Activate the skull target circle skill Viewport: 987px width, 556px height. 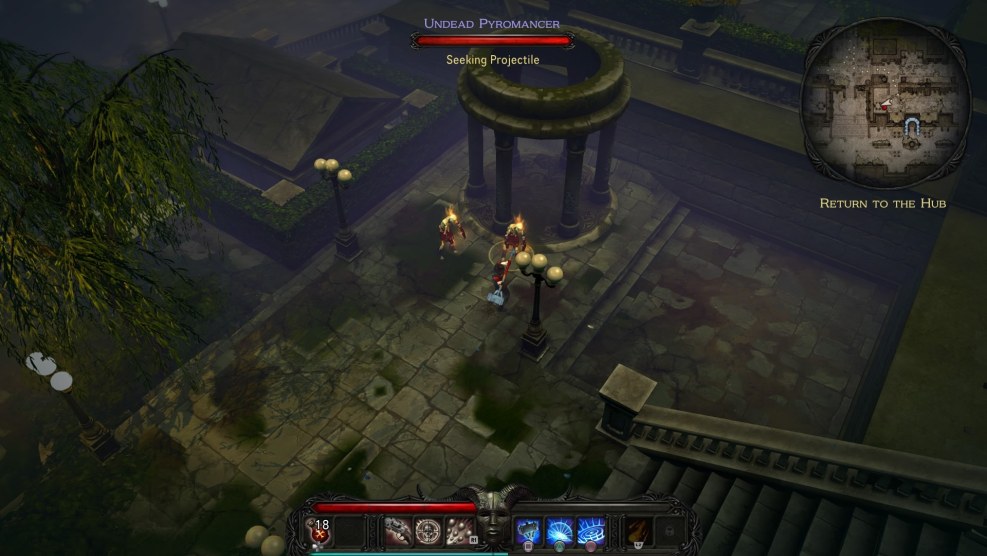429,530
